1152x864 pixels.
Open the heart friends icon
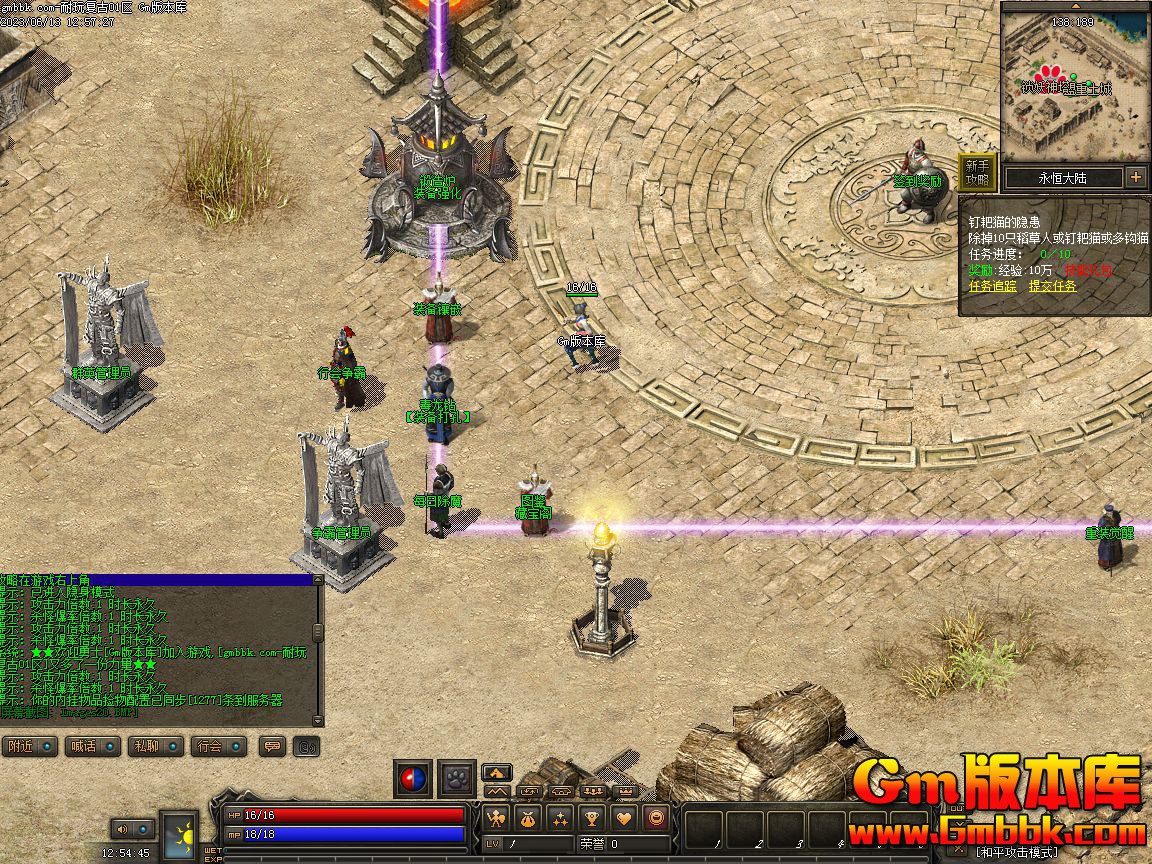point(623,818)
